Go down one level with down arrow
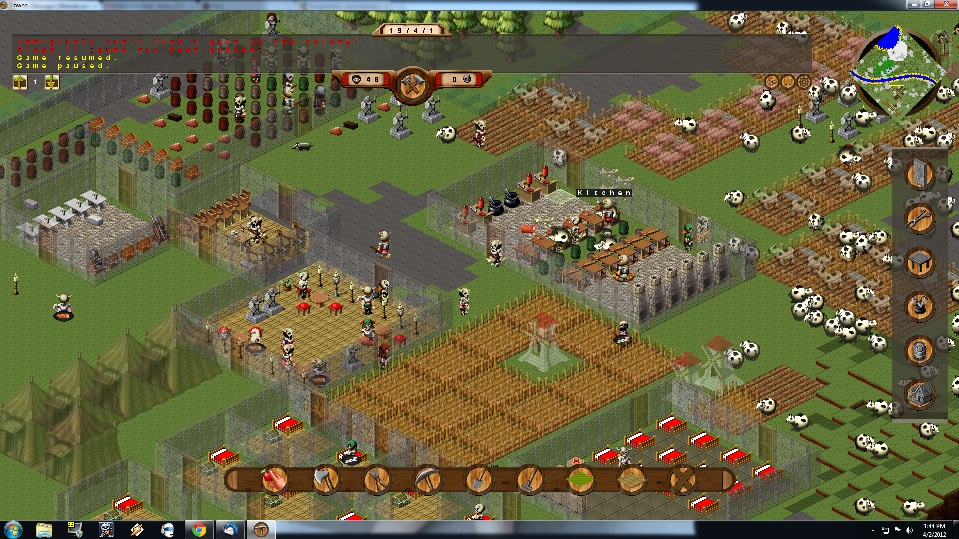Viewport: 959px width, 539px height. [x=52, y=82]
